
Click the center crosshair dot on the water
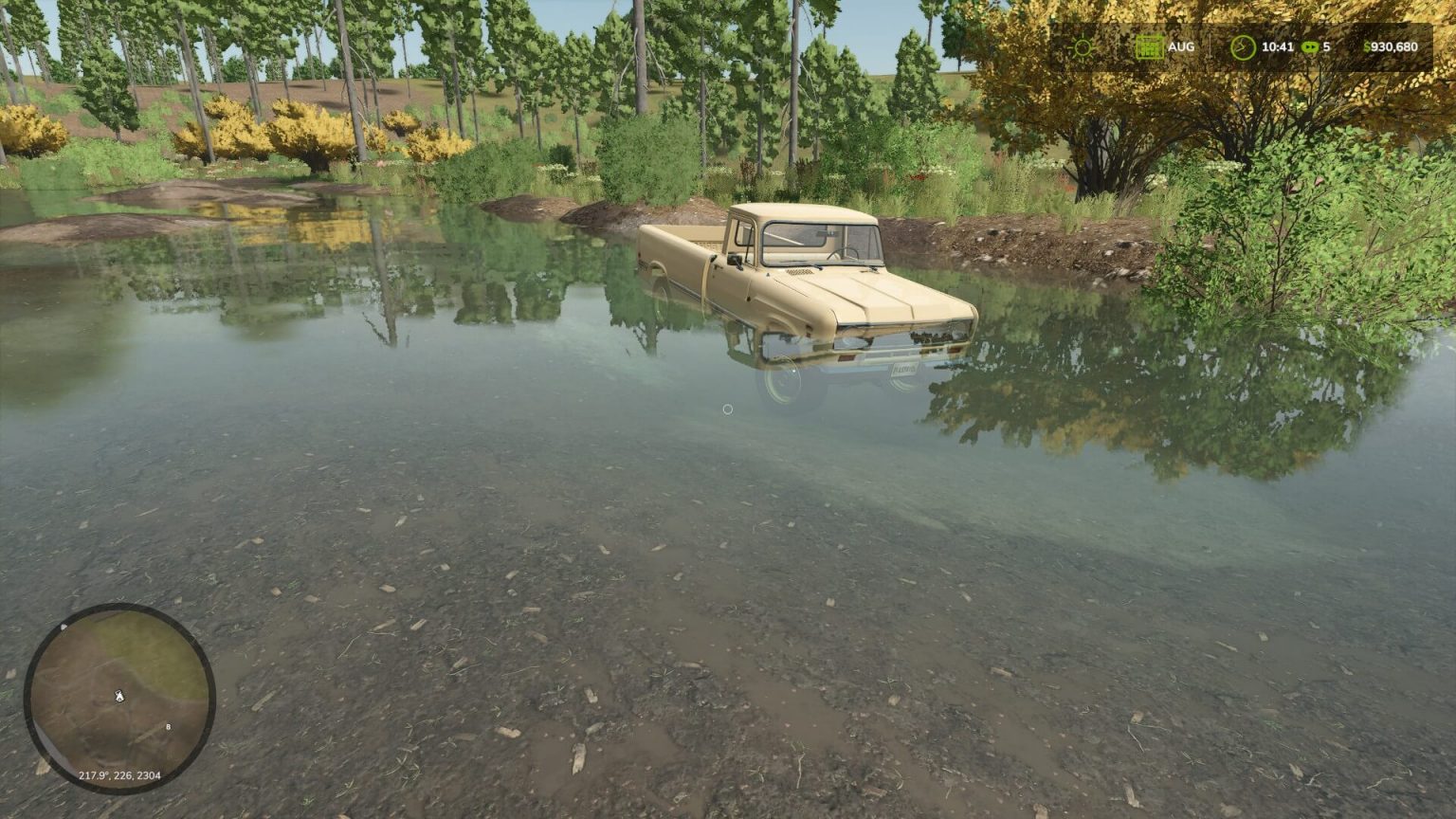coord(726,408)
